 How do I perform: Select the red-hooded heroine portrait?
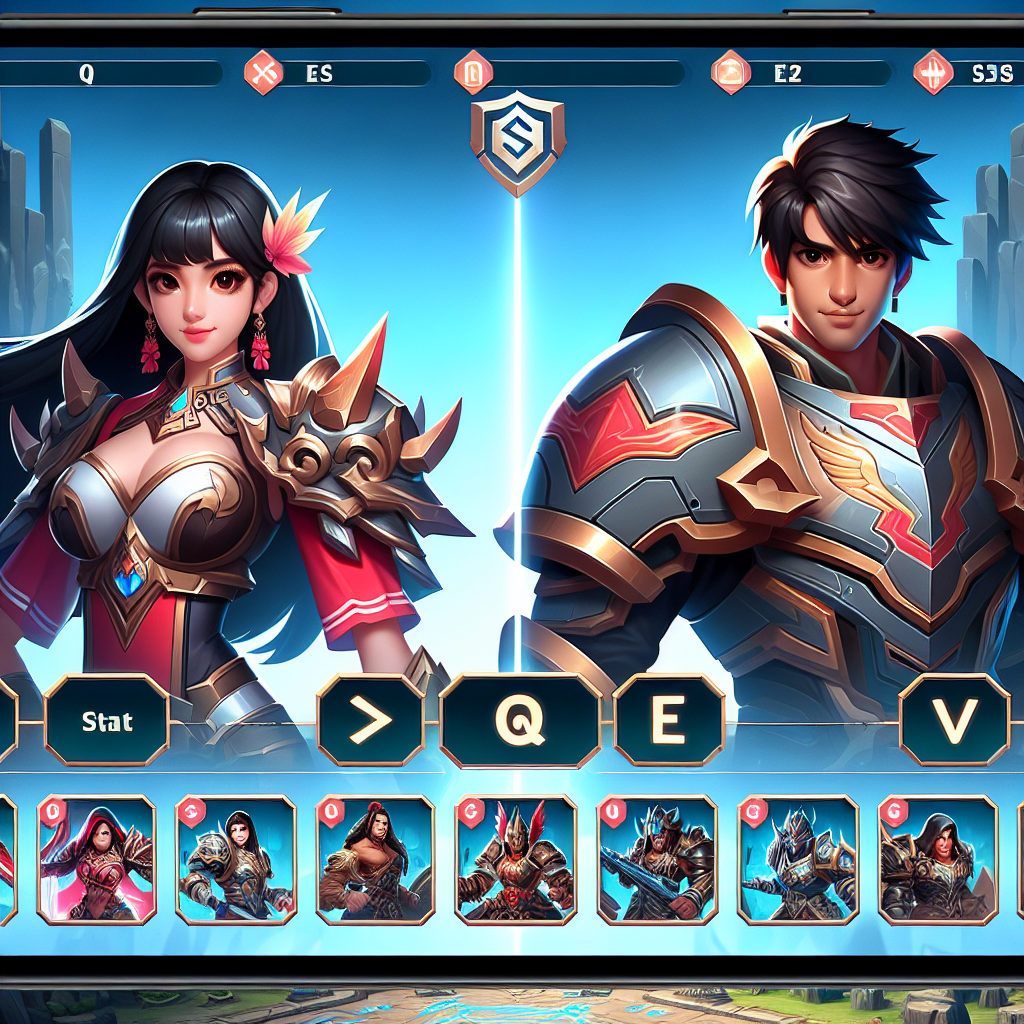96,858
